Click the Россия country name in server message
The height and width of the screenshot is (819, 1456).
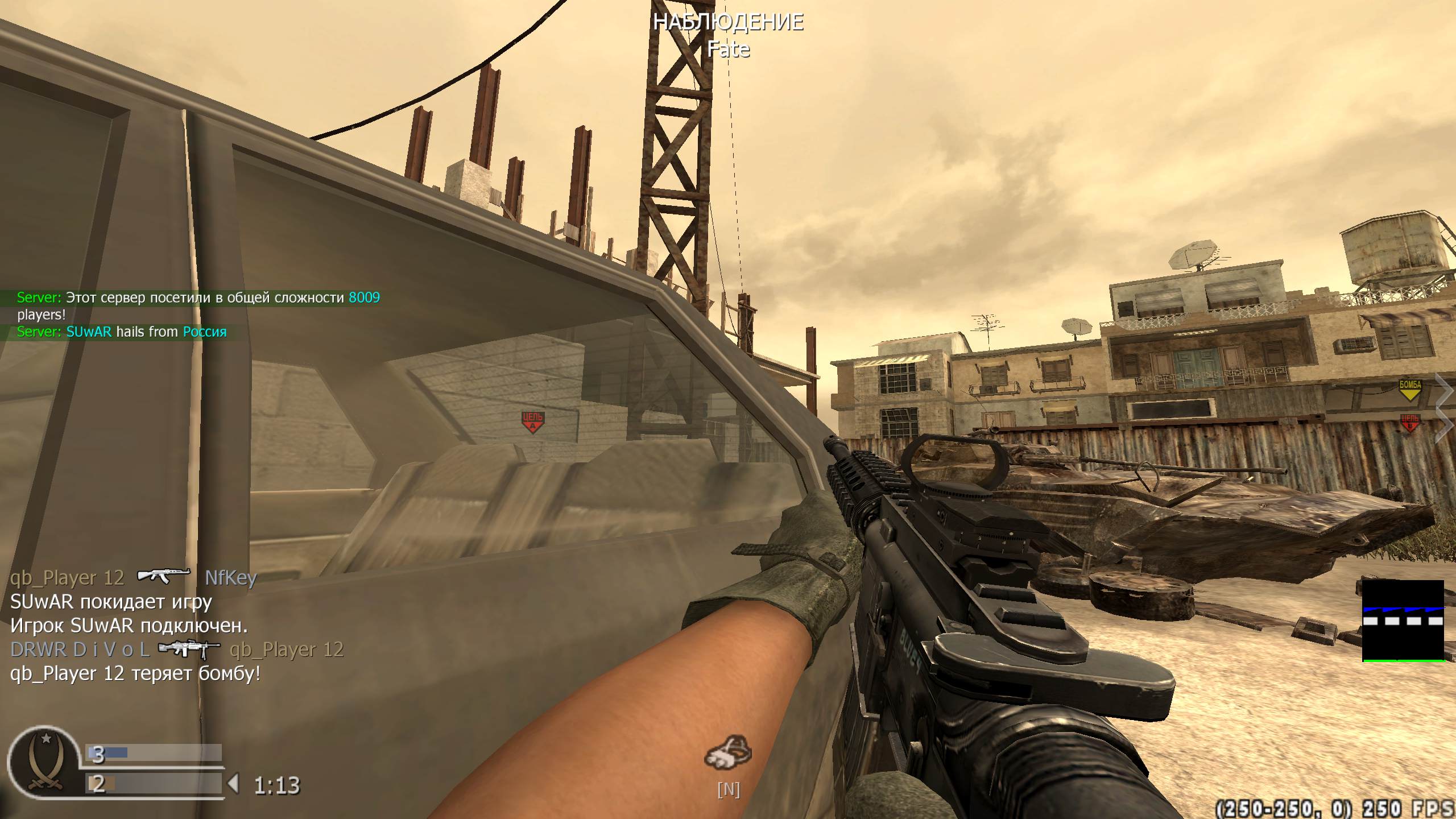(x=204, y=333)
